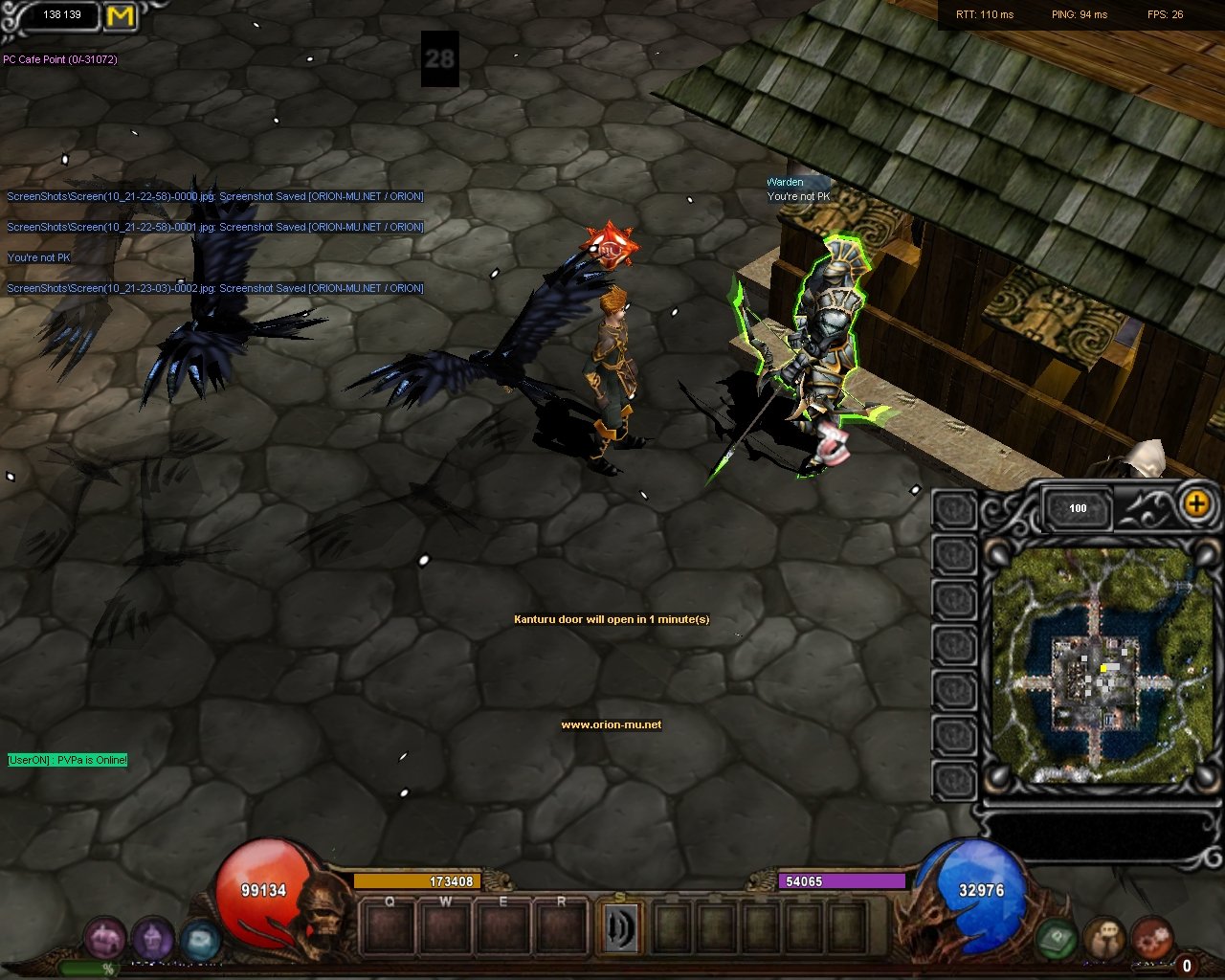Click the yellow plus button above minimap
1225x980 pixels.
(x=1196, y=503)
